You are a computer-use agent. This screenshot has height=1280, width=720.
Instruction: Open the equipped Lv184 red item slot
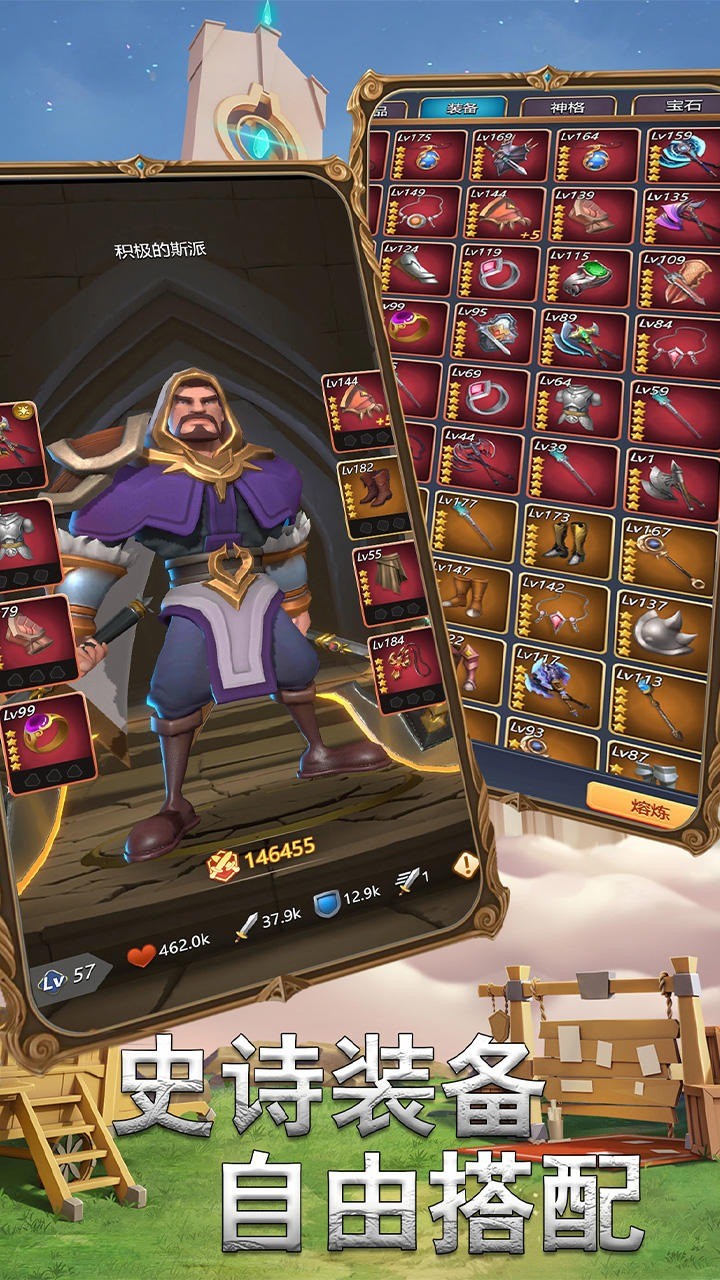(405, 665)
